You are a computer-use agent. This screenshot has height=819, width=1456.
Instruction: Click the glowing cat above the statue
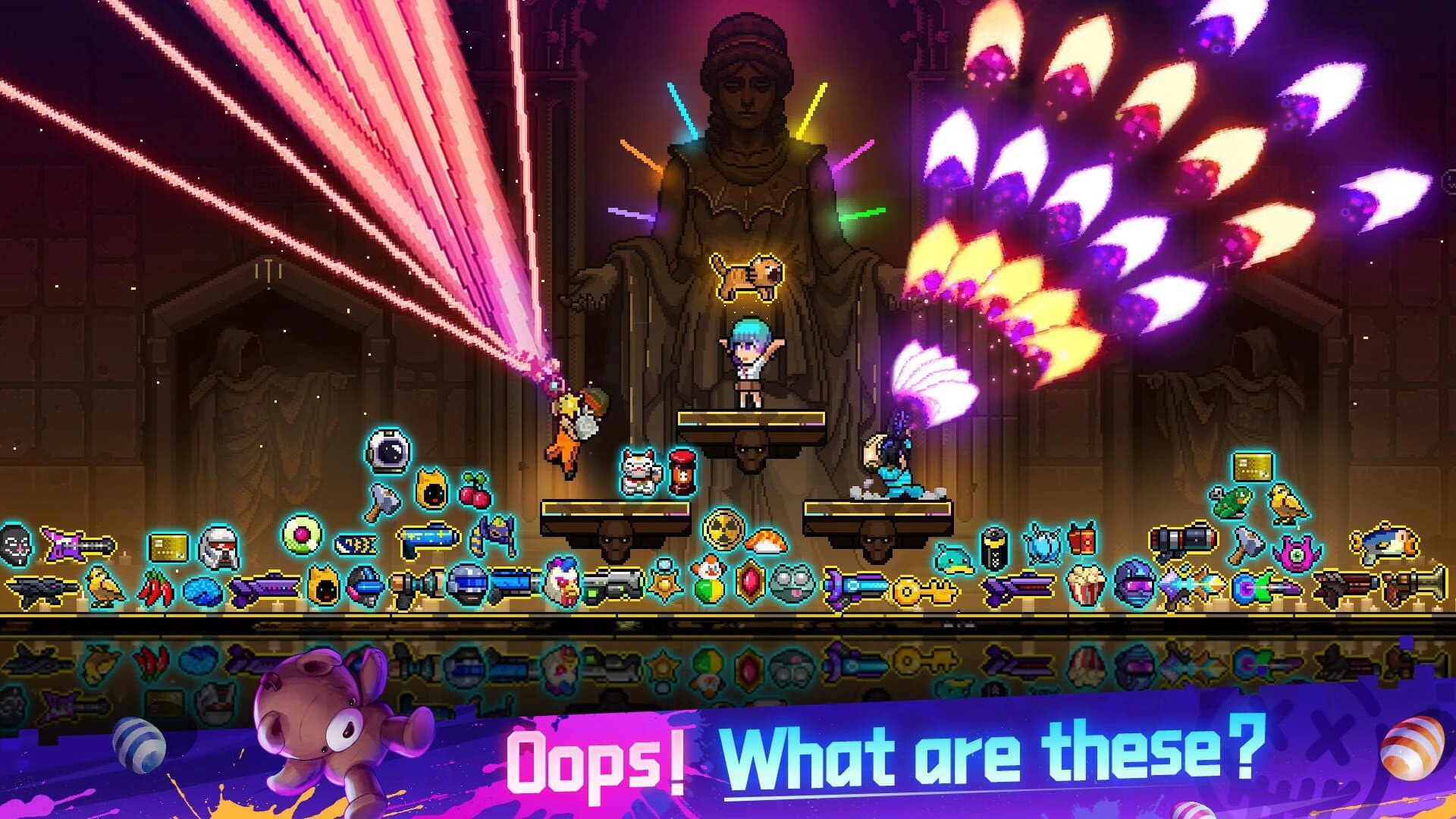743,277
